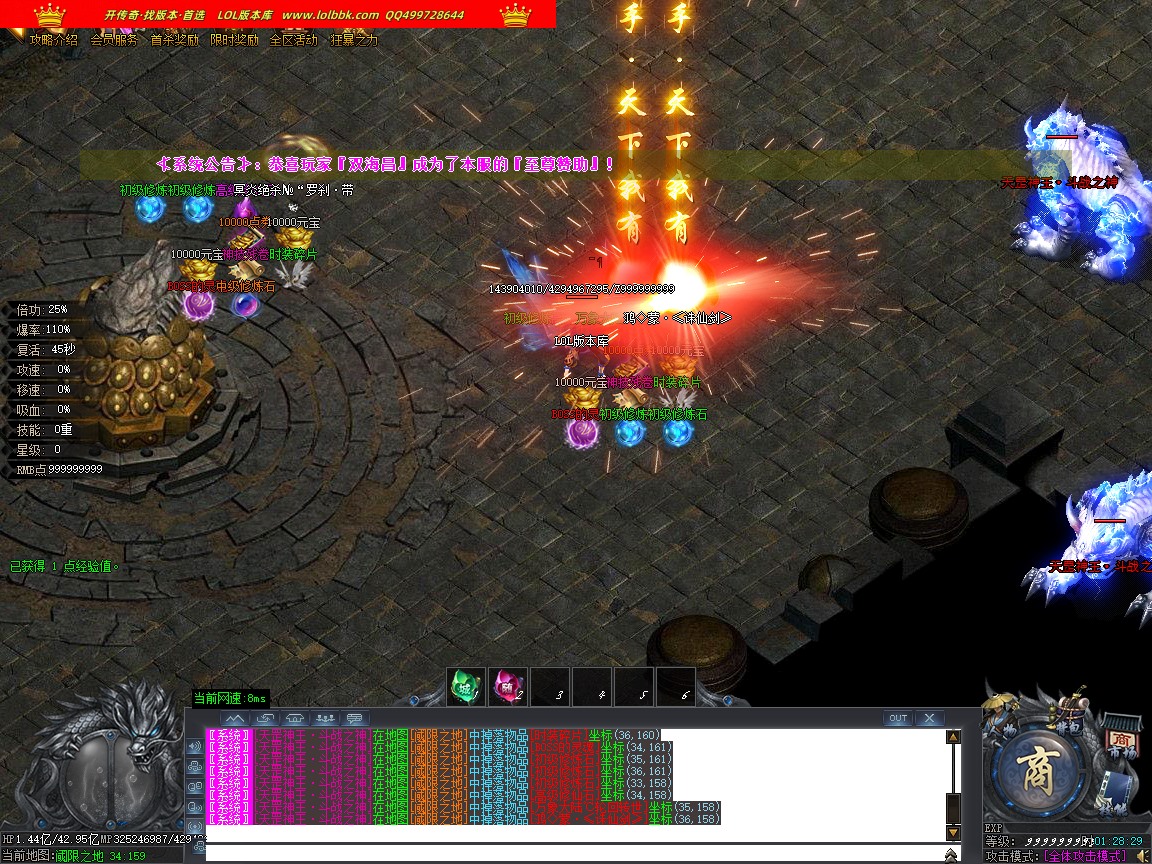Open the 会员服务 member services menu

click(114, 41)
